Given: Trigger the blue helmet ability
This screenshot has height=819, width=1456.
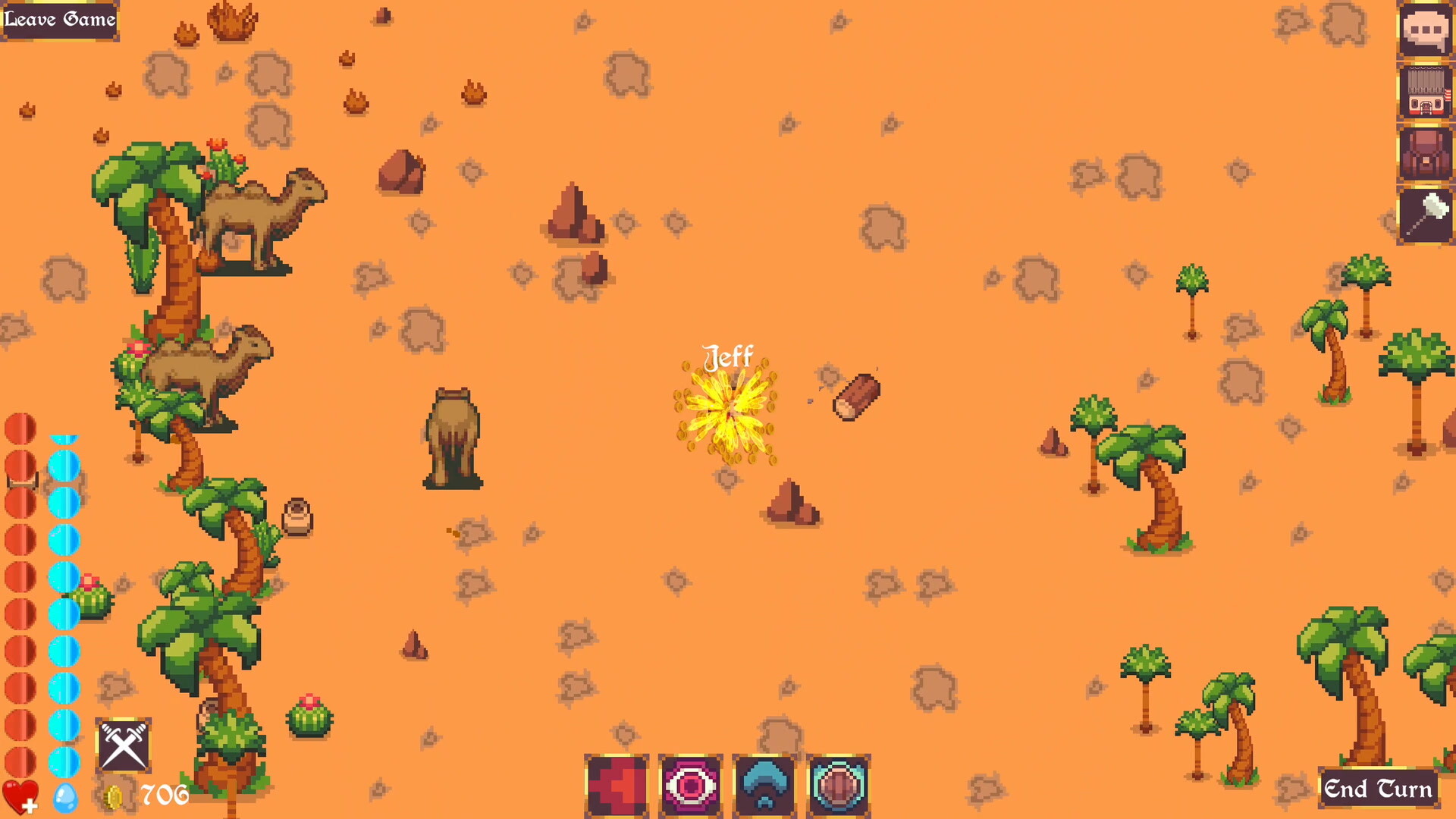Looking at the screenshot, I should point(765,785).
